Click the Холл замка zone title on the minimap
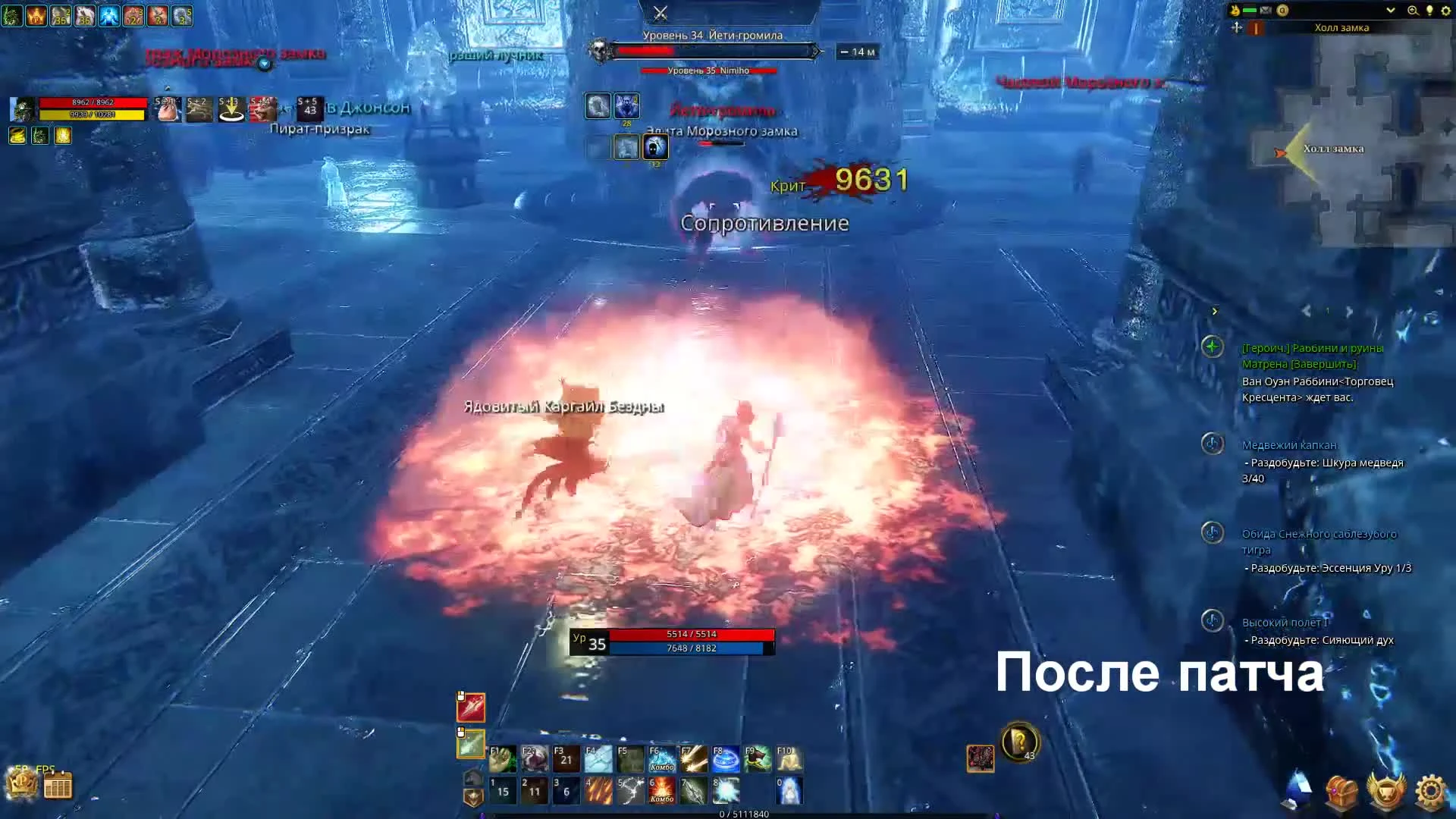The height and width of the screenshot is (819, 1456). click(x=1342, y=27)
